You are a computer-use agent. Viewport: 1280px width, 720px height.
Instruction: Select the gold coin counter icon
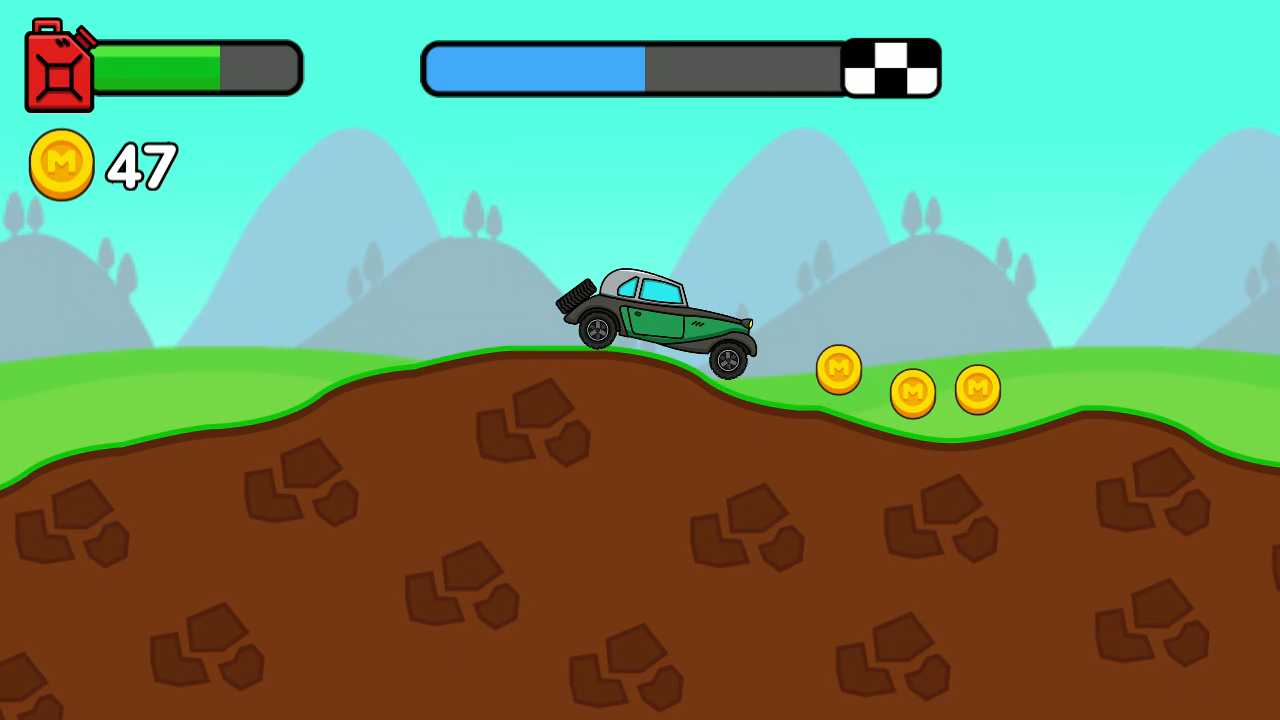click(x=60, y=162)
